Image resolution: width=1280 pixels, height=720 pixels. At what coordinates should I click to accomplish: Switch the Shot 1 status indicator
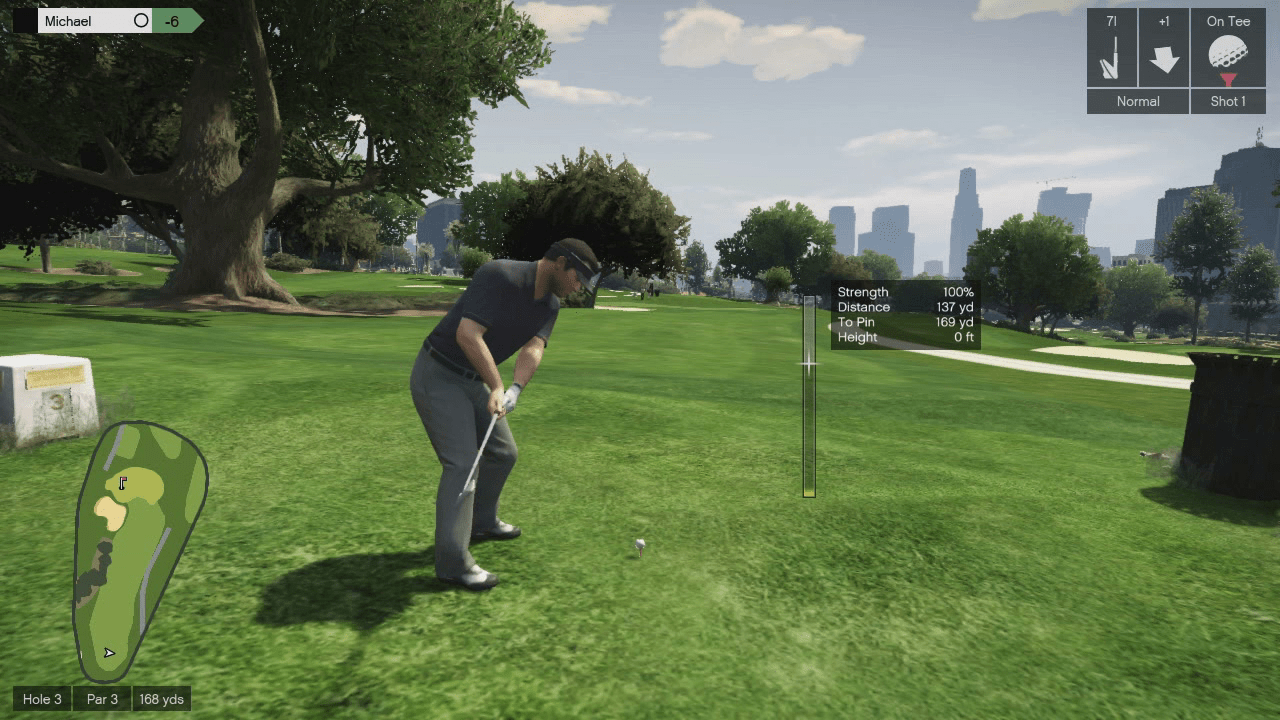click(1228, 101)
